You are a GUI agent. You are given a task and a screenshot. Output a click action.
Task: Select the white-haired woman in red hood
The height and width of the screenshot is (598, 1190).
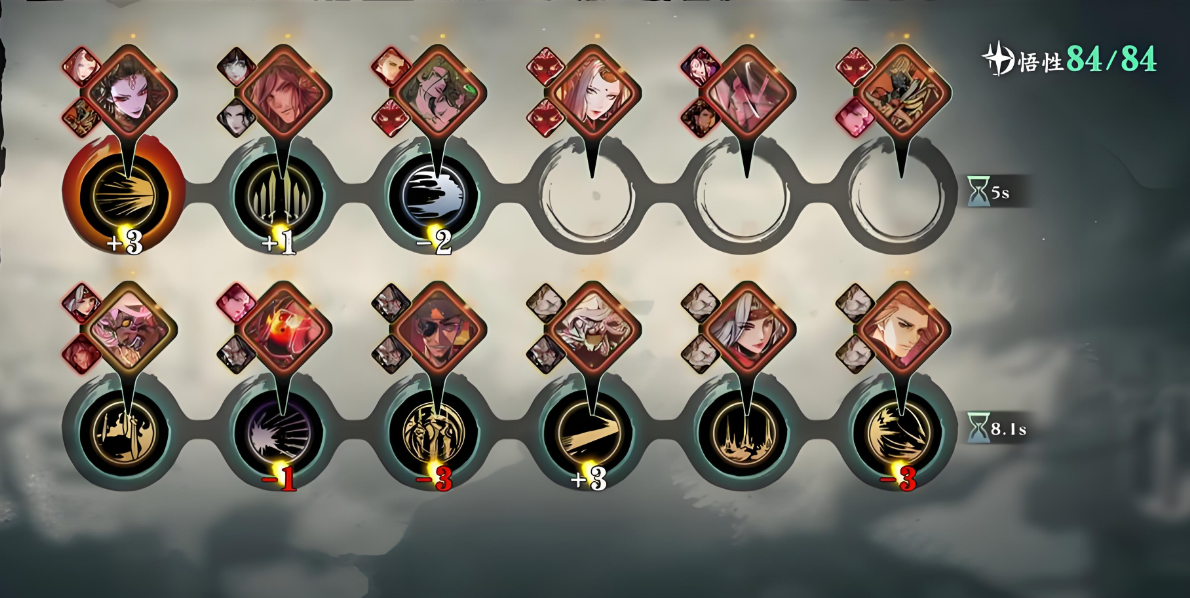point(746,328)
